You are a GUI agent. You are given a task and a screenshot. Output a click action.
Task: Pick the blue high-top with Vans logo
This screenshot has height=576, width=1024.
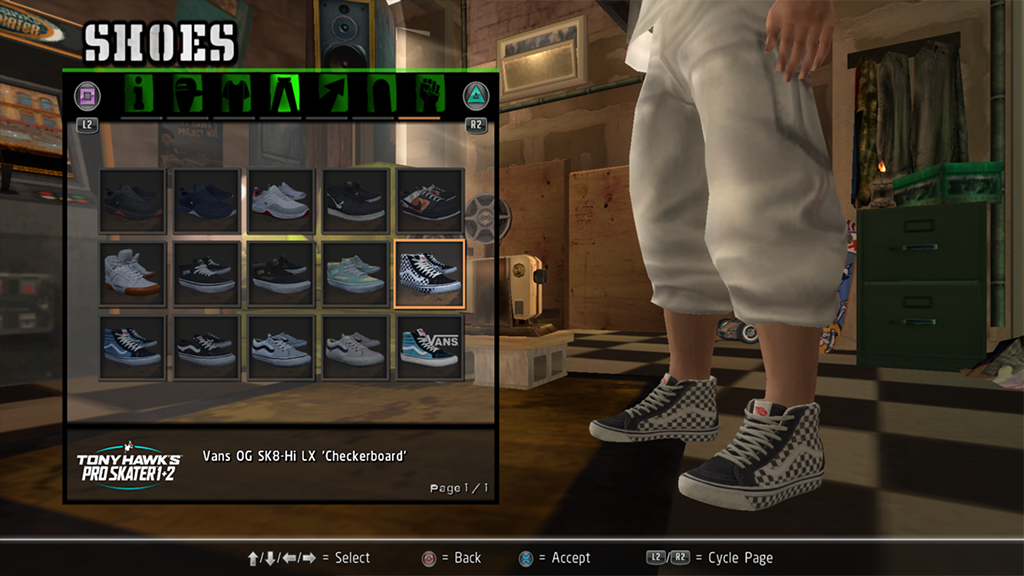click(429, 347)
